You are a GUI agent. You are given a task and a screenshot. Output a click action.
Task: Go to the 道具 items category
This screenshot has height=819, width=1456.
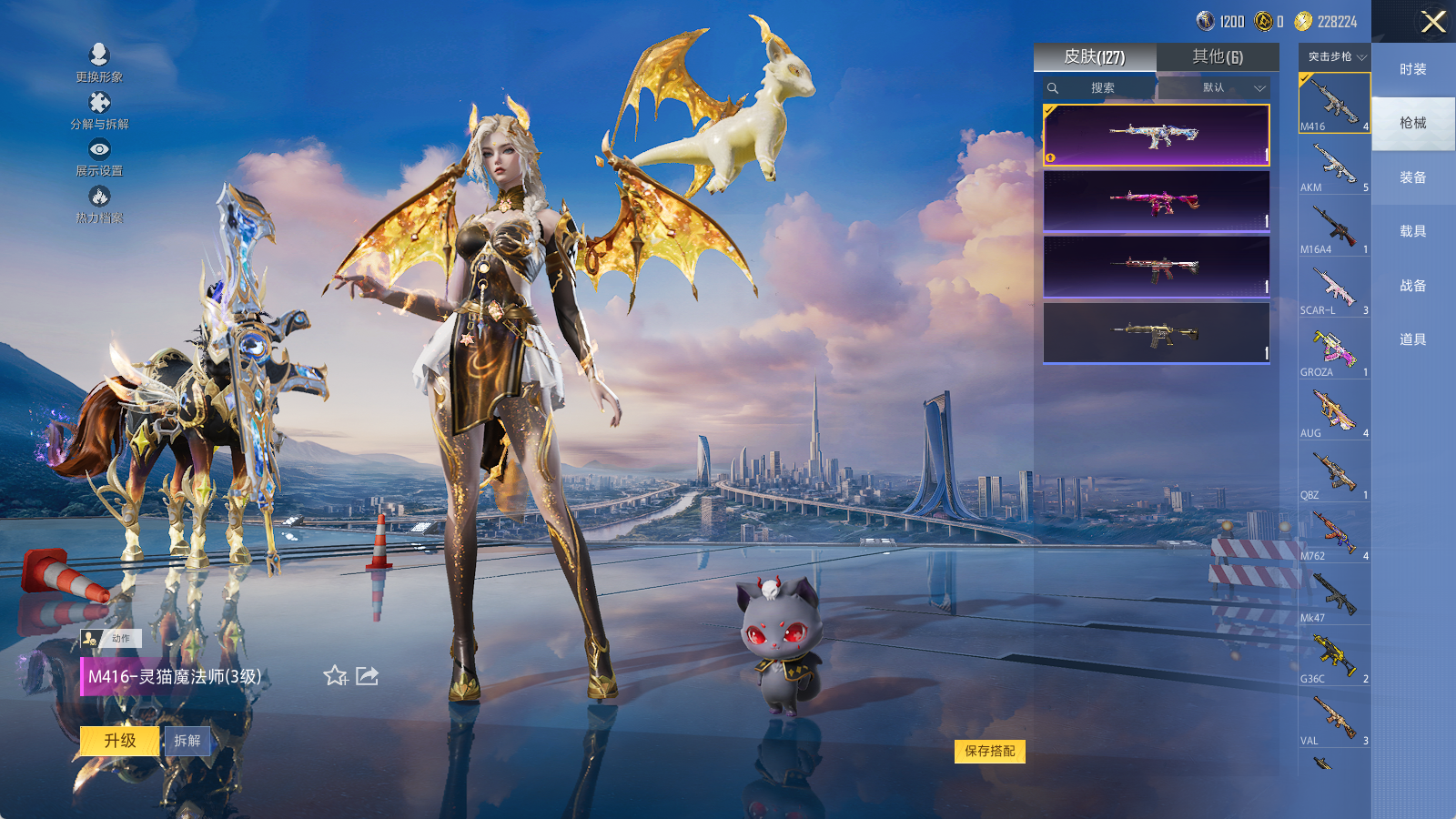click(x=1412, y=339)
